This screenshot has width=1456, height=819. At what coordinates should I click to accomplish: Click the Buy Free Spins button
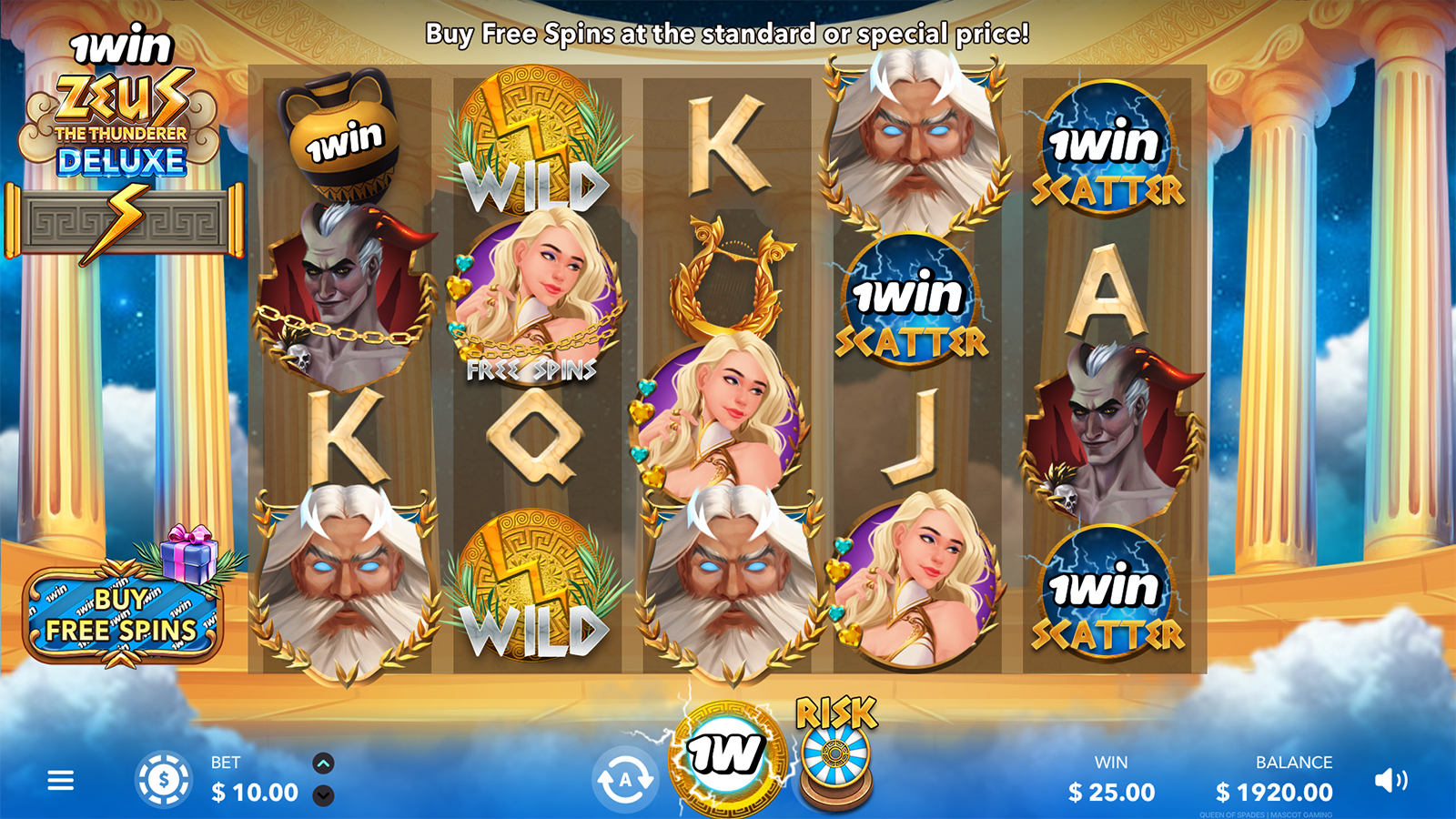[x=121, y=616]
